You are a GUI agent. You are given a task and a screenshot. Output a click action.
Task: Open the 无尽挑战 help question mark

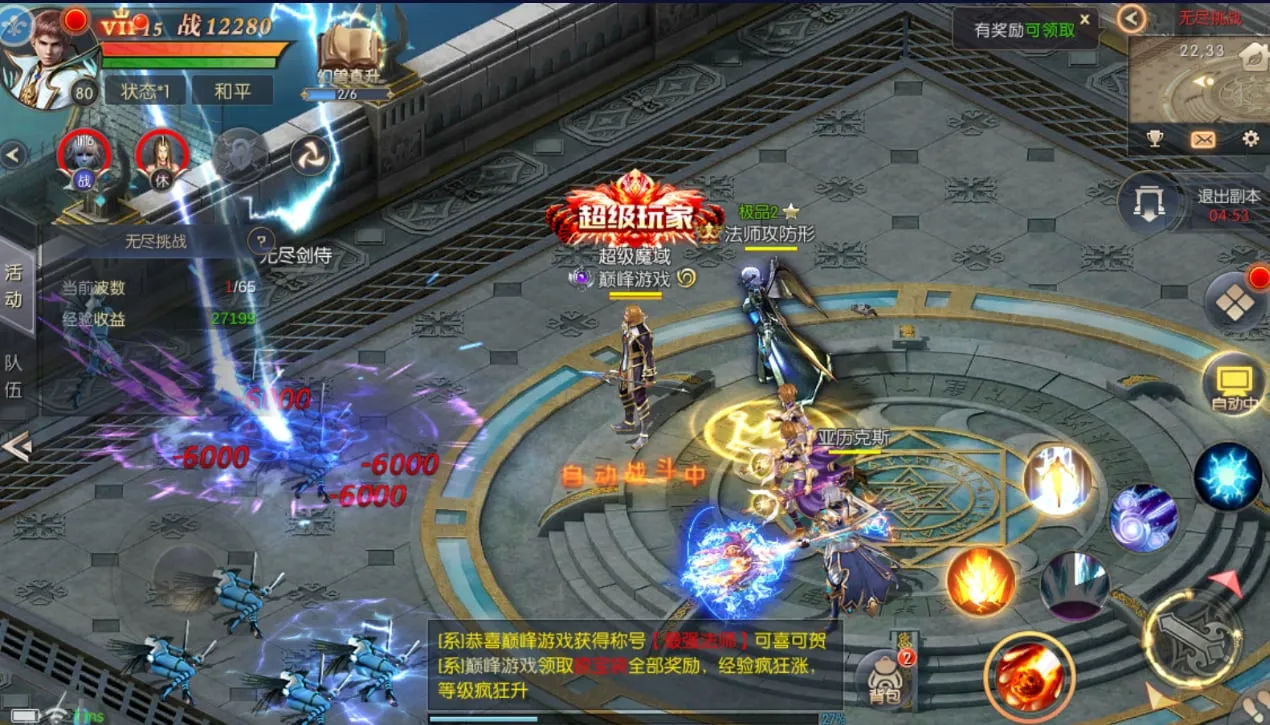pyautogui.click(x=260, y=239)
